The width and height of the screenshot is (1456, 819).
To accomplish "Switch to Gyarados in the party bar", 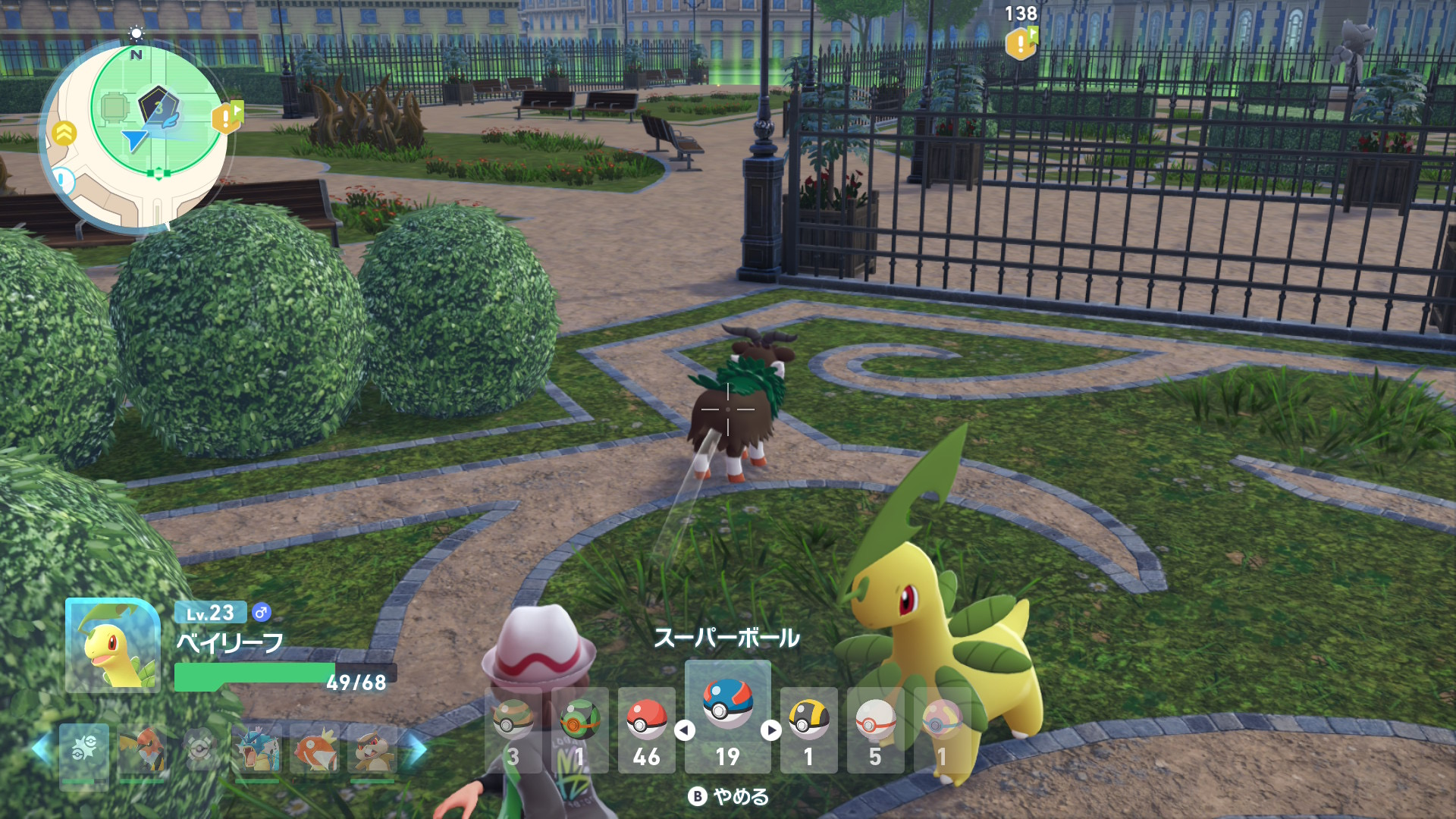I will (257, 749).
